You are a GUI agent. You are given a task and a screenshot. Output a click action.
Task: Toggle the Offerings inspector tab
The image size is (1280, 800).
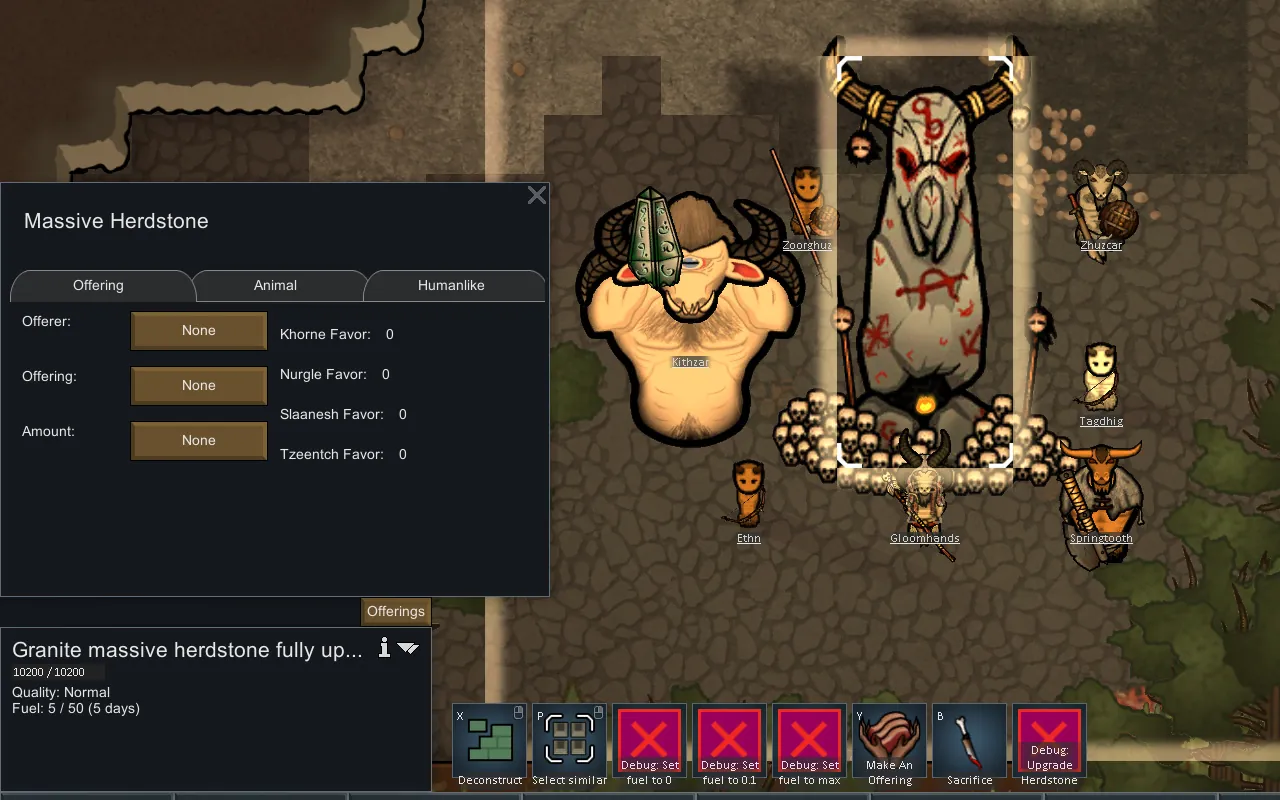pyautogui.click(x=396, y=611)
